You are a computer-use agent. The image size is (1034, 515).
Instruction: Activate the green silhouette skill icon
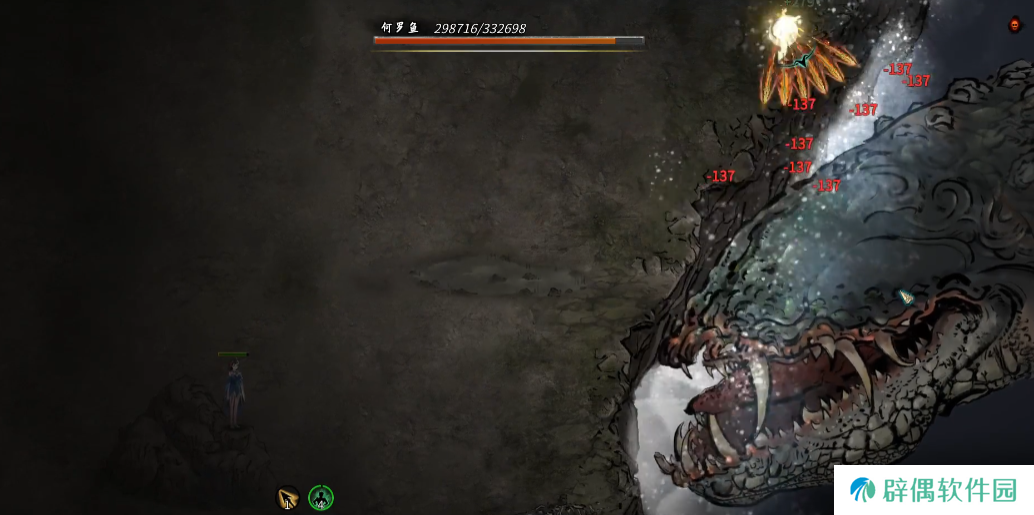[321, 497]
